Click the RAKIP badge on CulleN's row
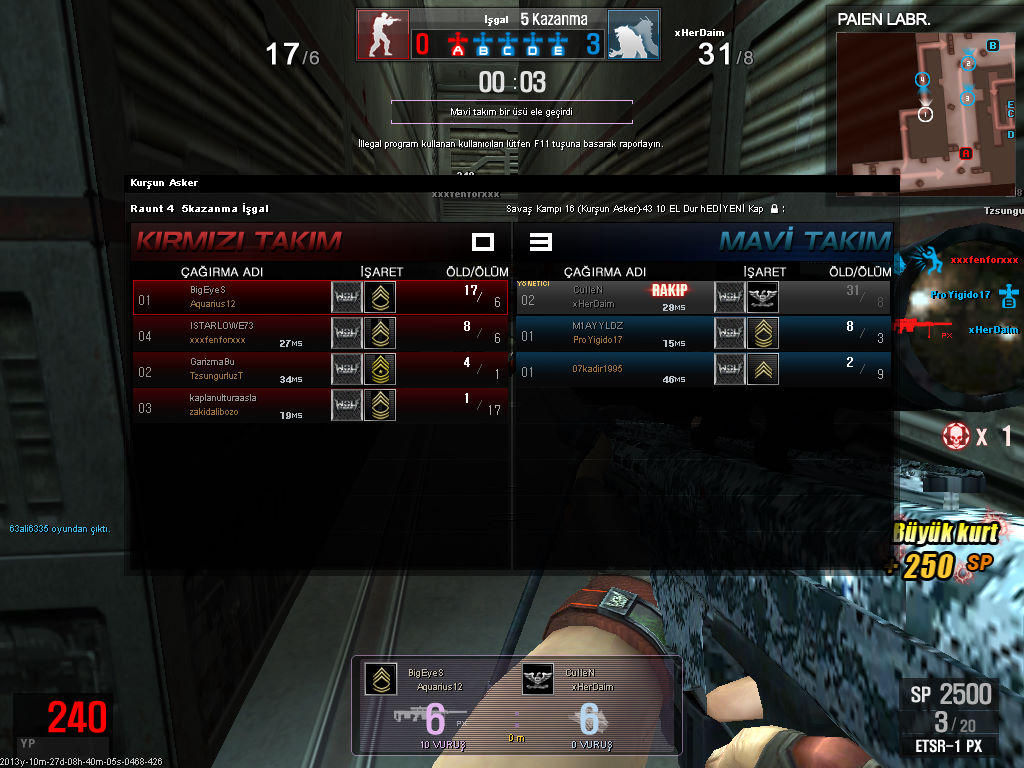 pyautogui.click(x=669, y=290)
